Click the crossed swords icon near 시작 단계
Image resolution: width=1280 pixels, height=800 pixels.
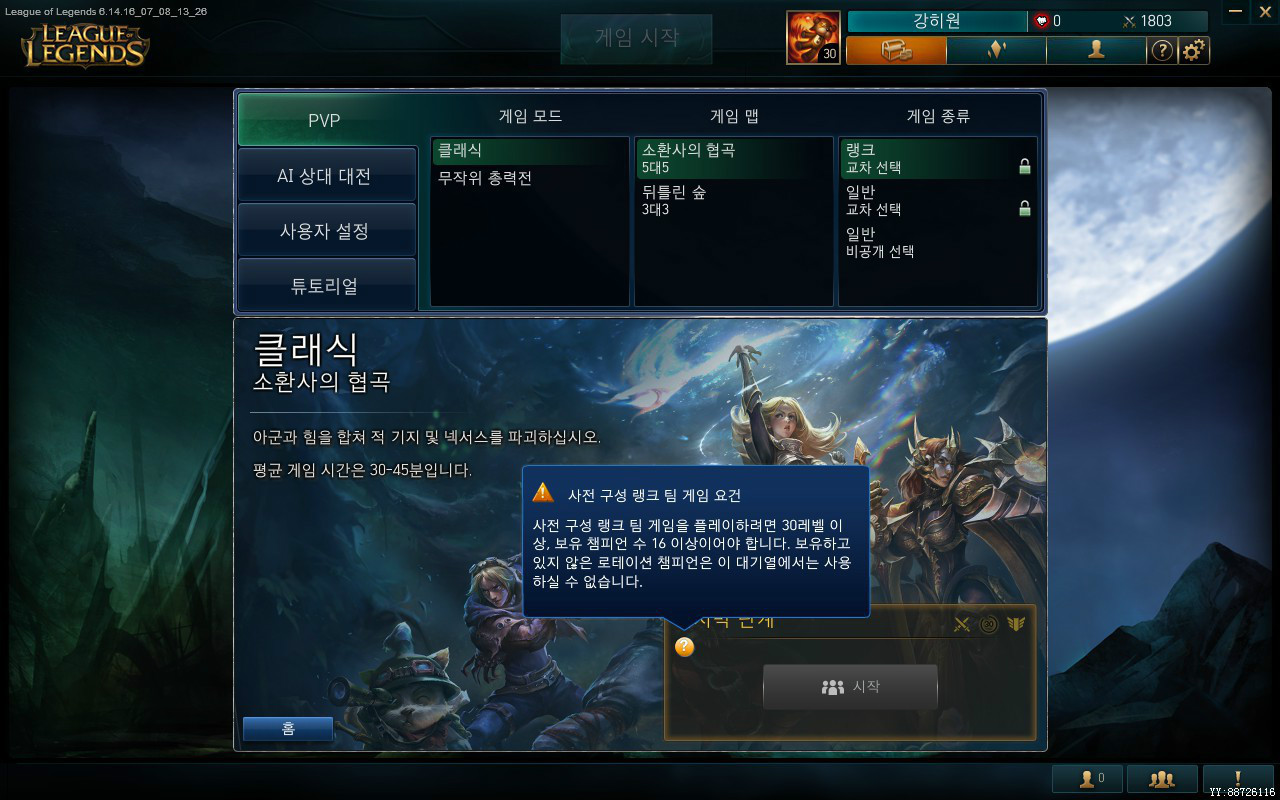point(961,624)
